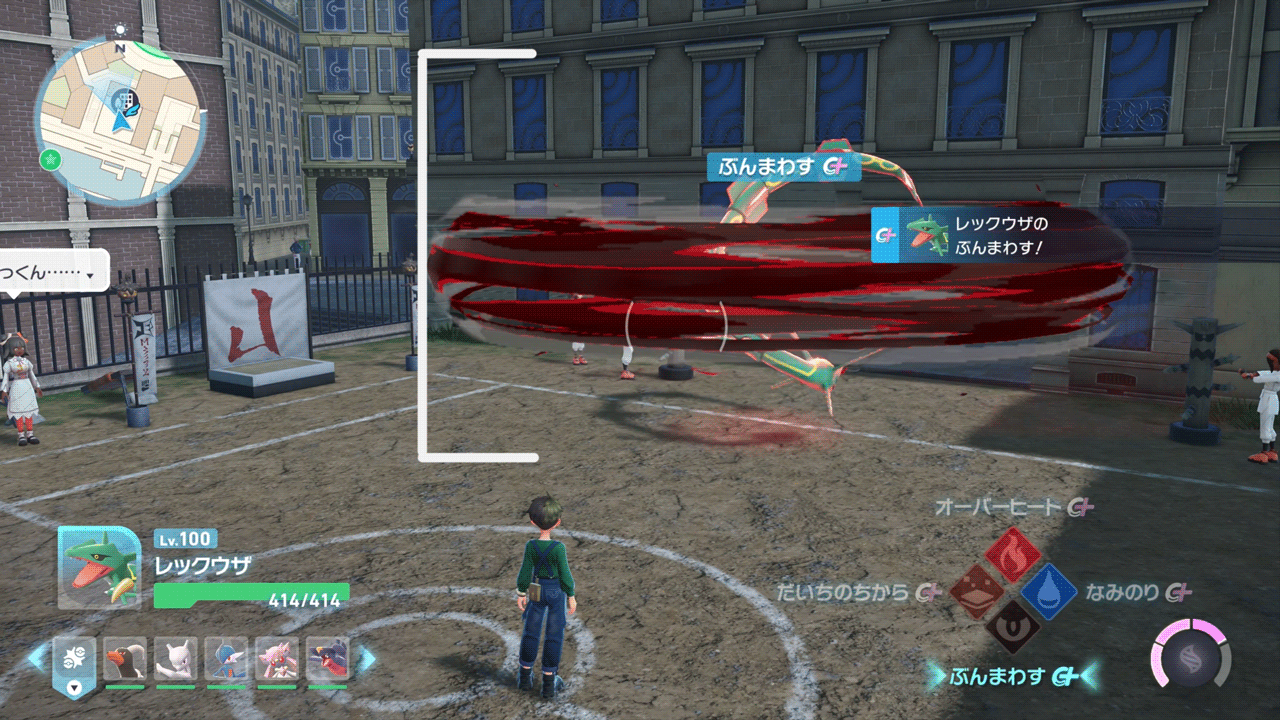Screen dimensions: 1280x720
Task: Select the blue Gallade party slot
Action: point(227,659)
